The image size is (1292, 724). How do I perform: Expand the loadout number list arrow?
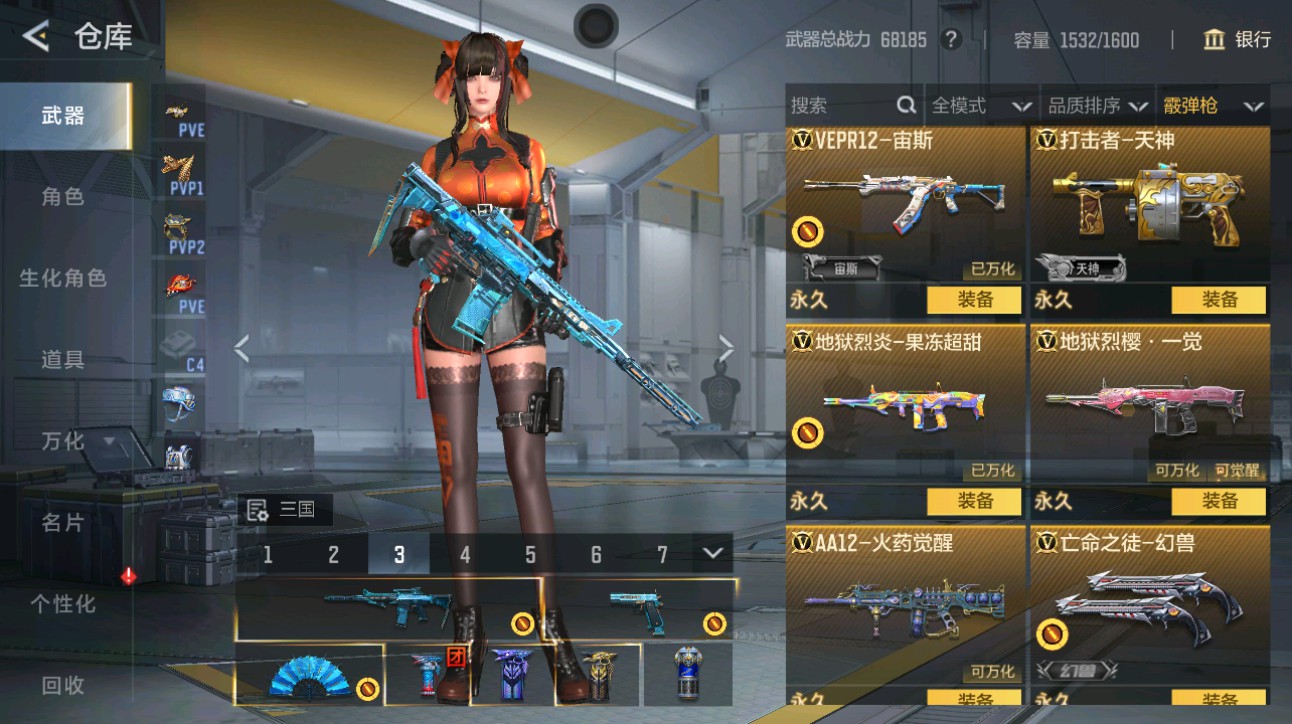pyautogui.click(x=713, y=553)
